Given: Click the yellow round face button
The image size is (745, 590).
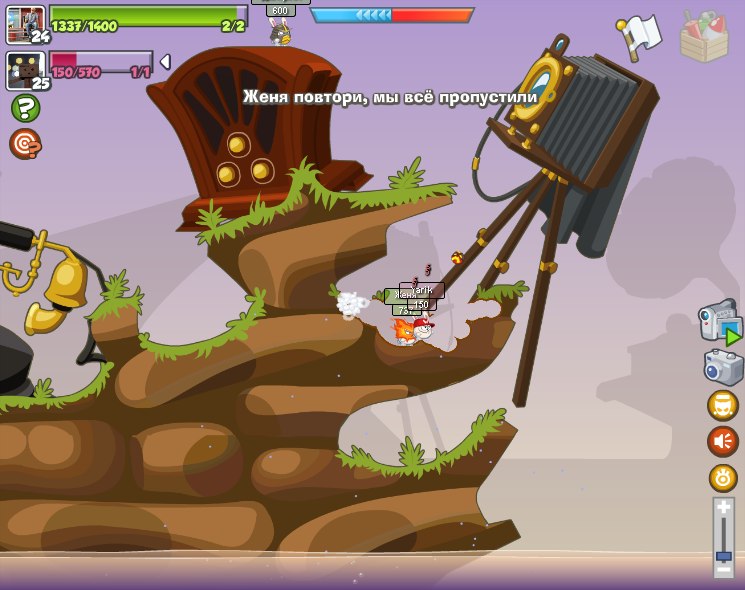Looking at the screenshot, I should [x=722, y=405].
